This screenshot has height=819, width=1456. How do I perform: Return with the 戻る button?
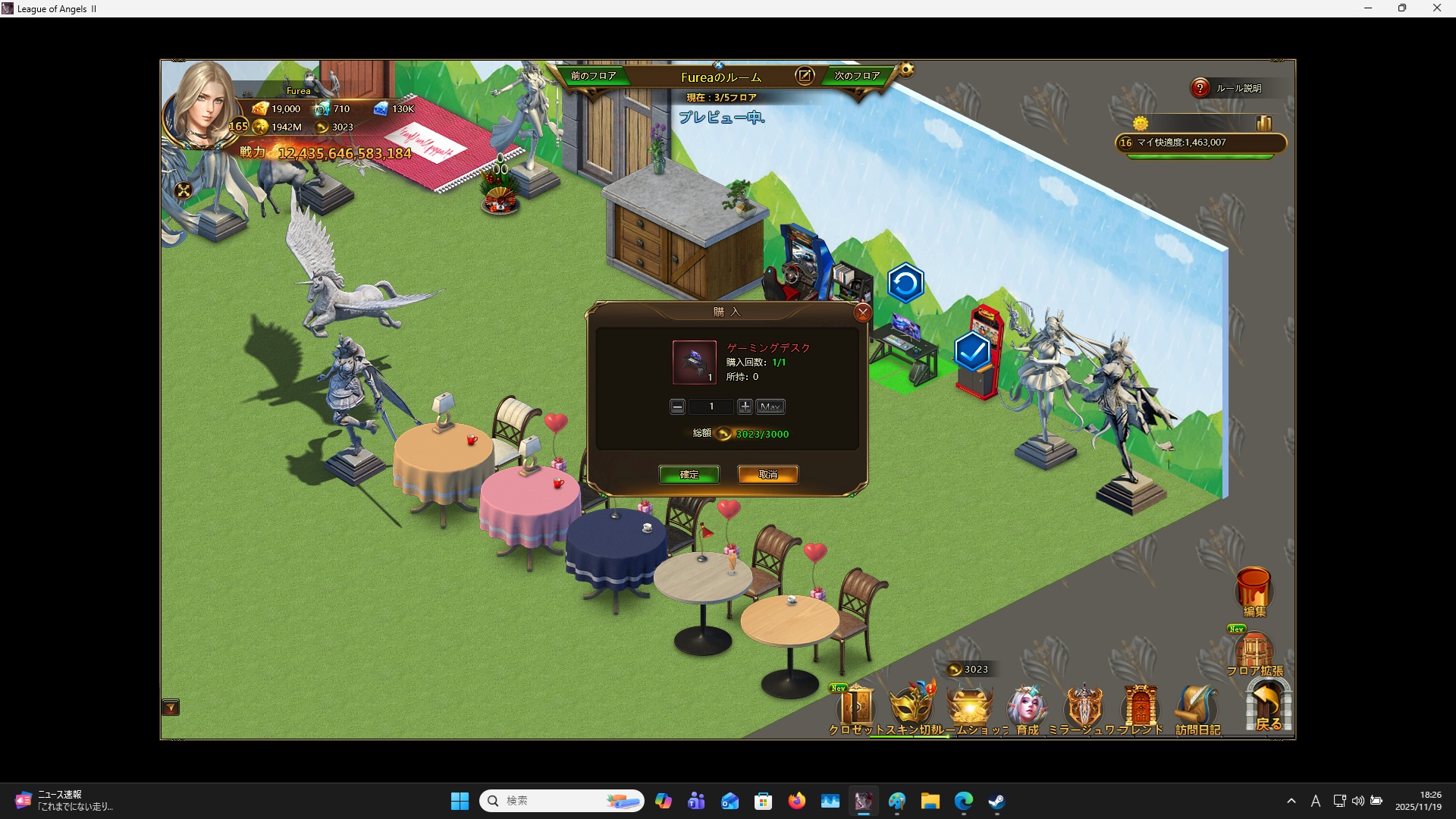point(1268,707)
